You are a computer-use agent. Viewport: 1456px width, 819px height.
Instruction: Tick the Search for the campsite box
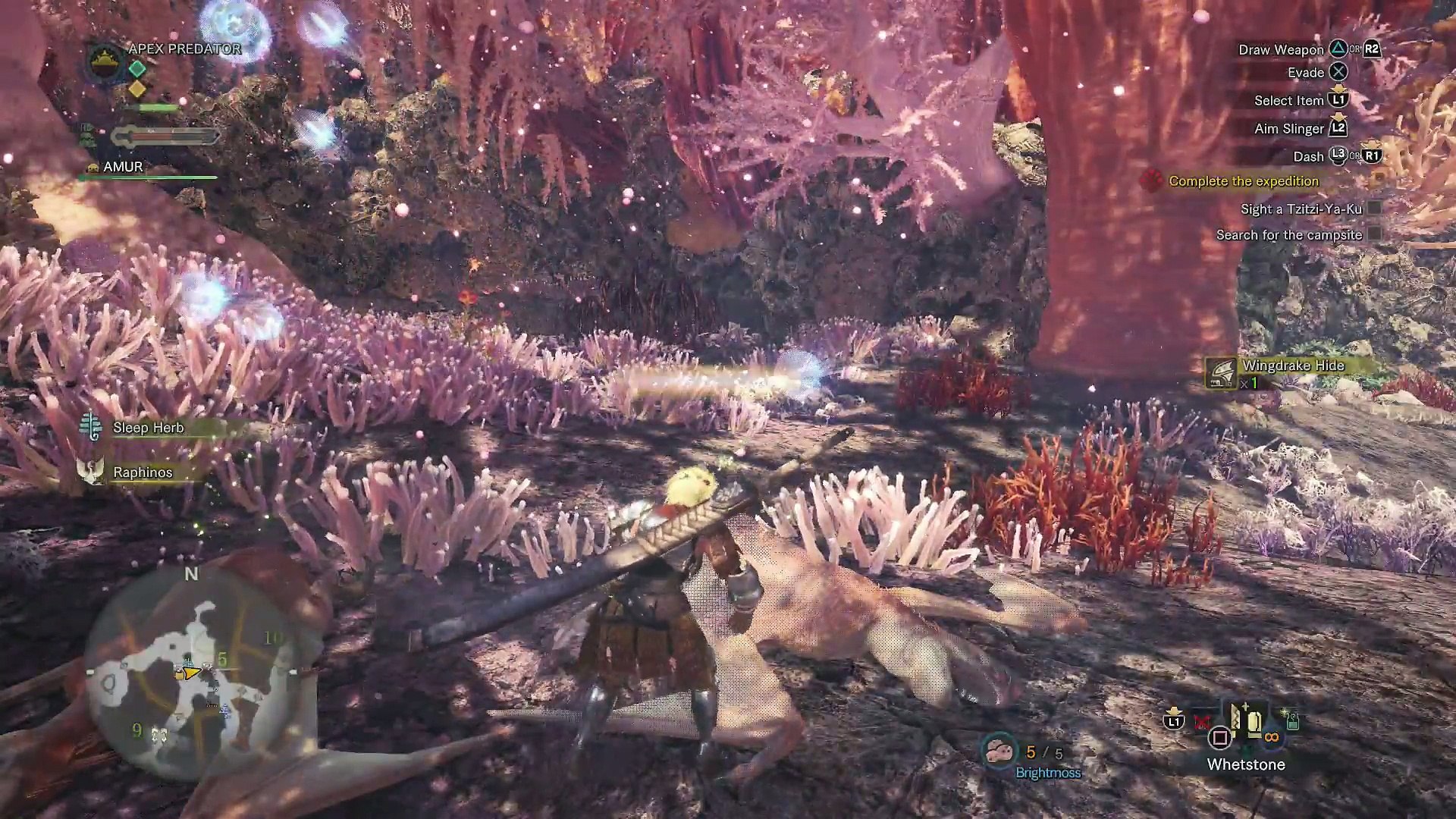pos(1374,235)
